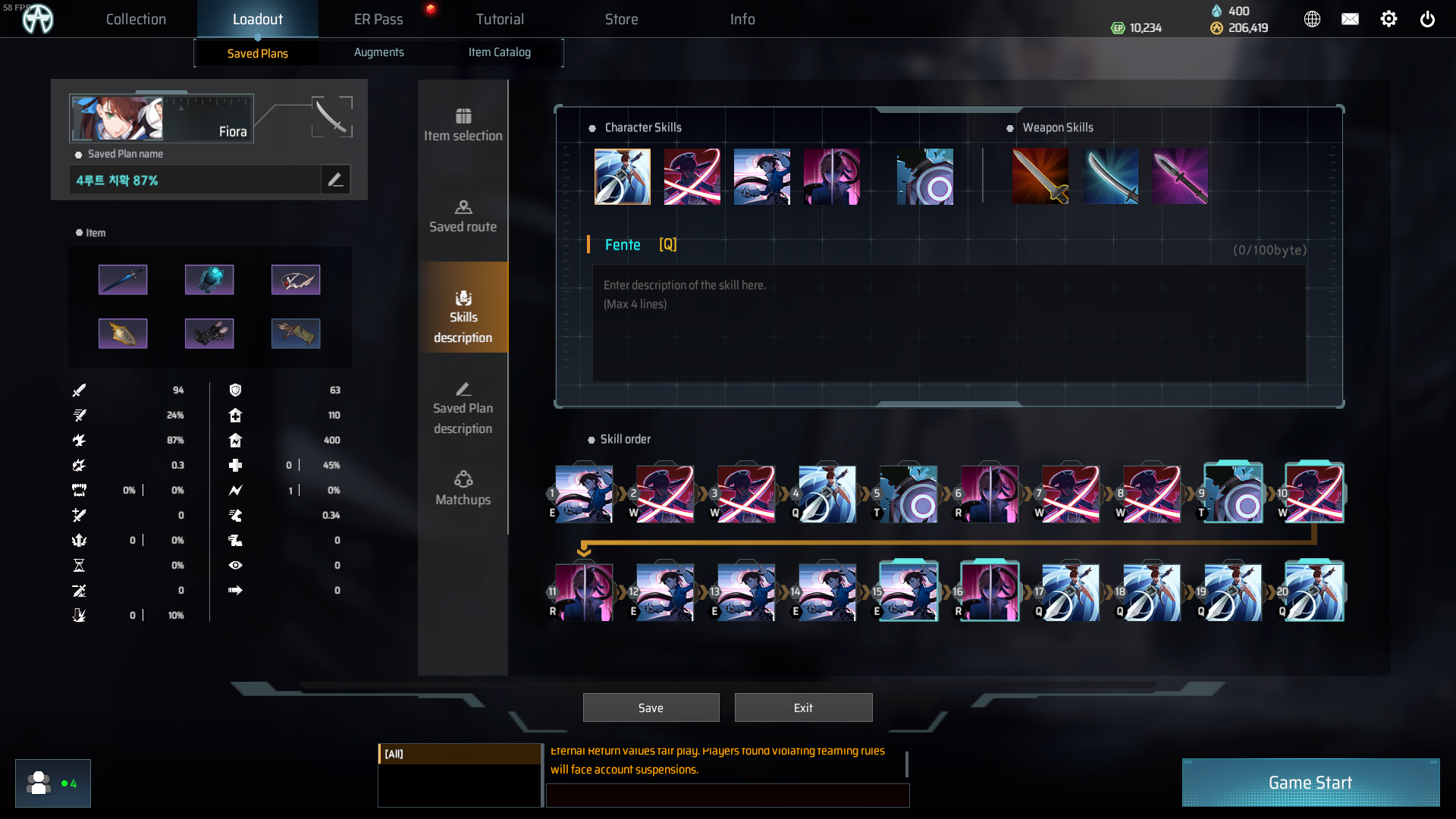Select the Item selection panel
Viewport: 1456px width, 819px height.
pos(463,125)
